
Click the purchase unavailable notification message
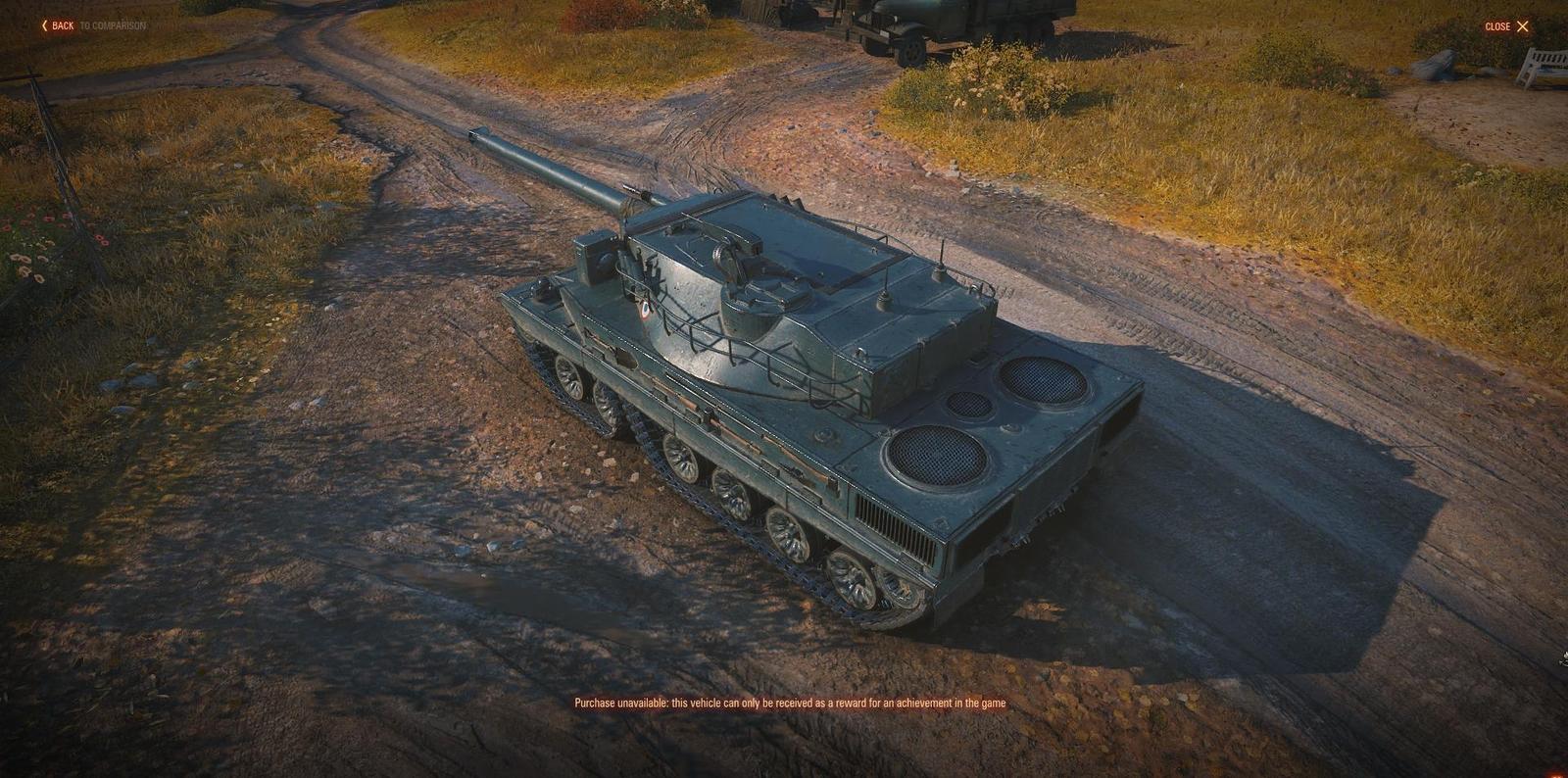[790, 702]
